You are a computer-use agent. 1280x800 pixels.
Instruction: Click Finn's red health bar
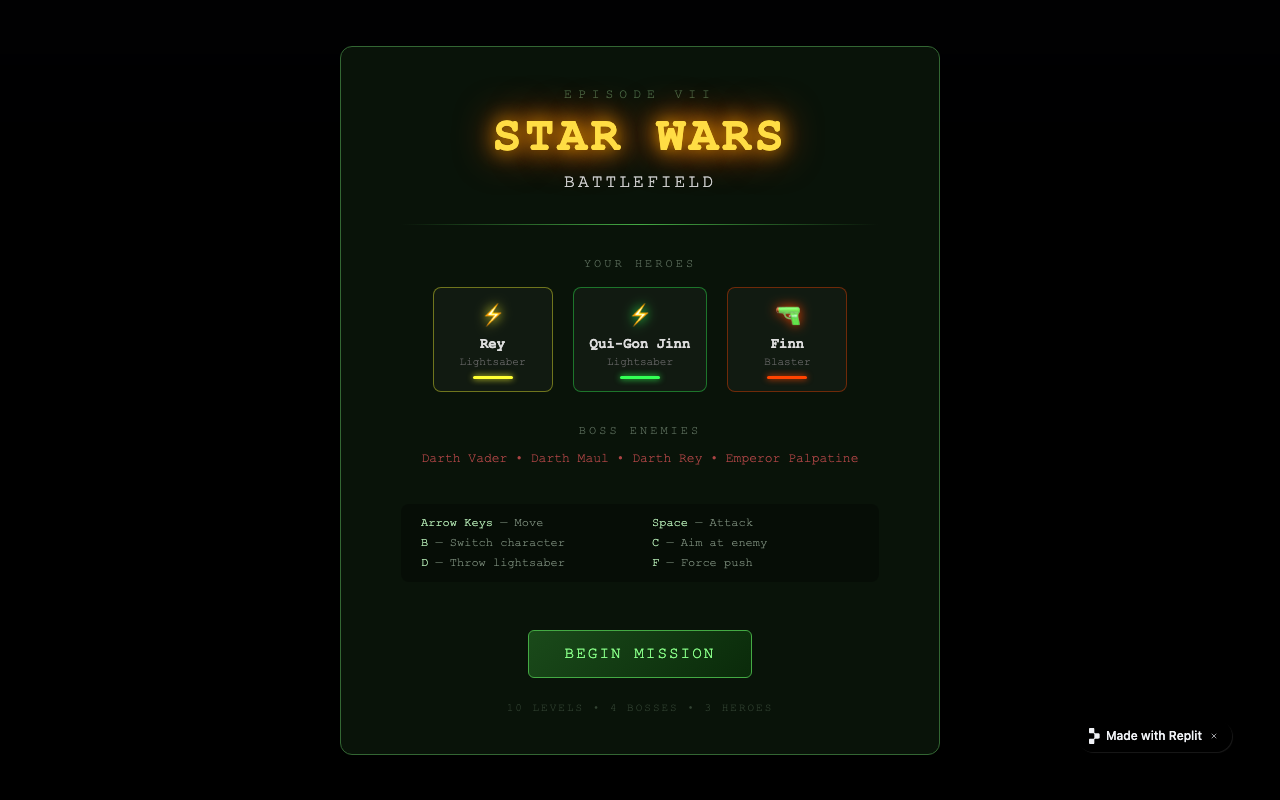pyautogui.click(x=787, y=379)
